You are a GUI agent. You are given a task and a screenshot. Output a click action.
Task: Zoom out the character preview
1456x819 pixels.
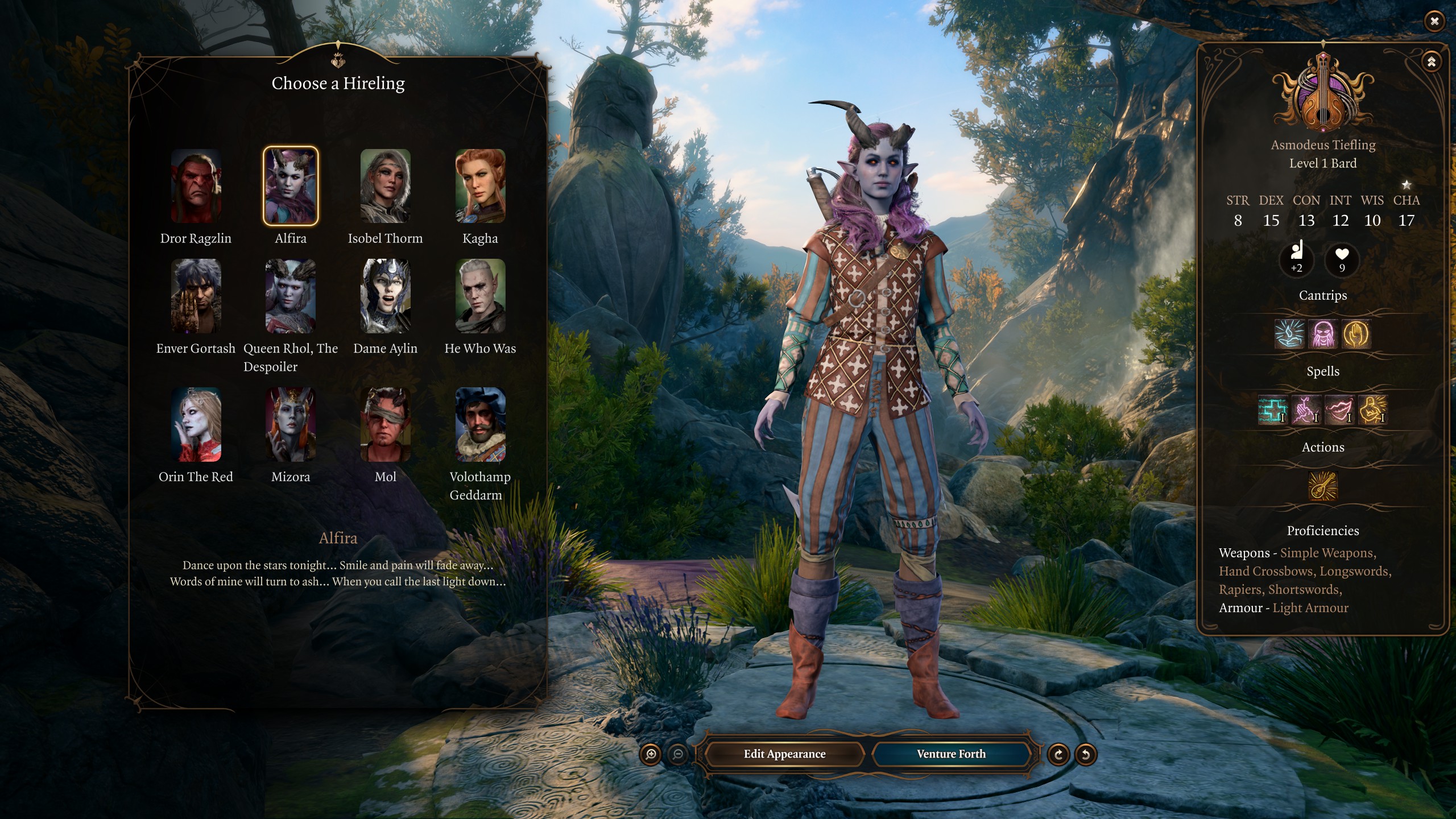tap(677, 755)
